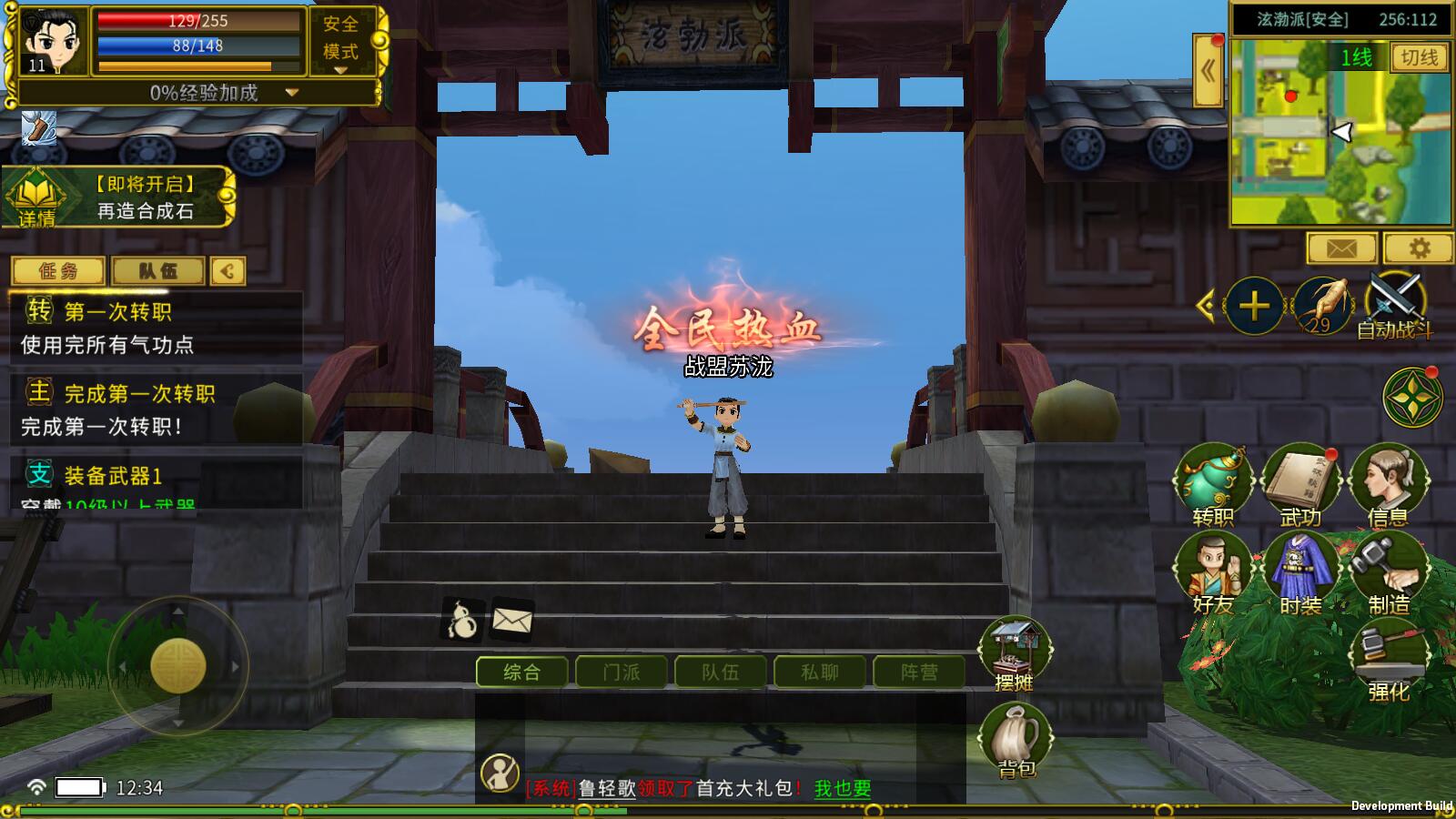Switch to the 队伍 team panel tab
Image resolution: width=1456 pixels, height=819 pixels.
tap(158, 271)
